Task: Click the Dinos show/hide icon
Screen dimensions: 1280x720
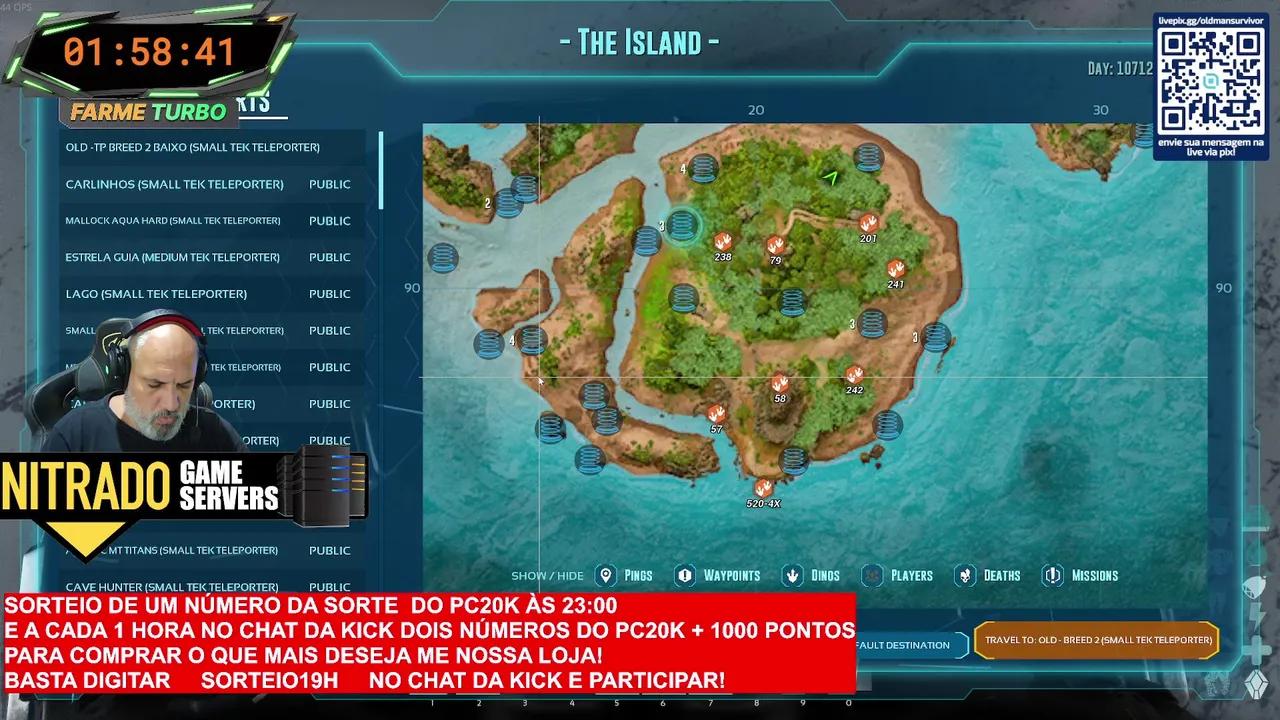Action: tap(791, 575)
